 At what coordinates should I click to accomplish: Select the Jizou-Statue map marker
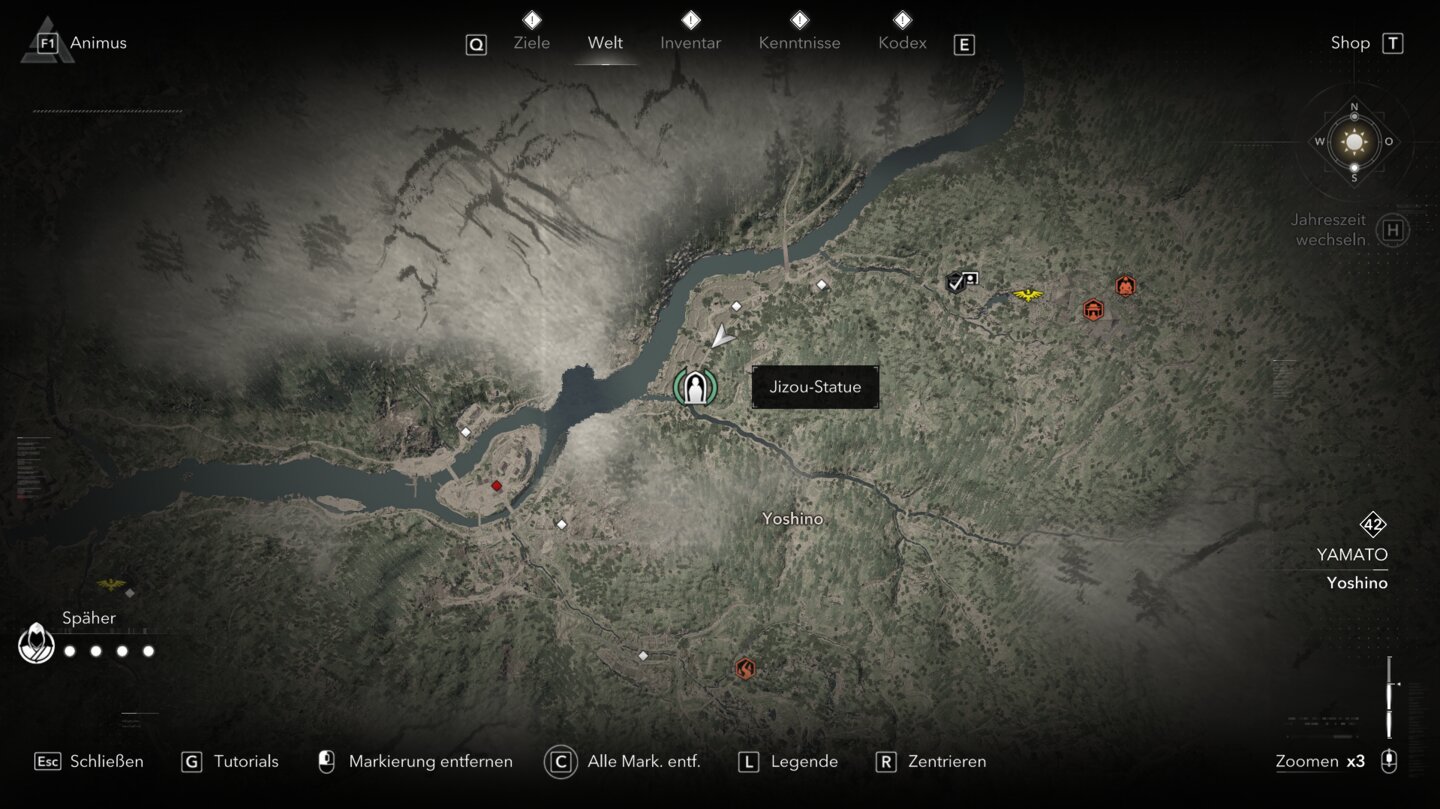695,387
